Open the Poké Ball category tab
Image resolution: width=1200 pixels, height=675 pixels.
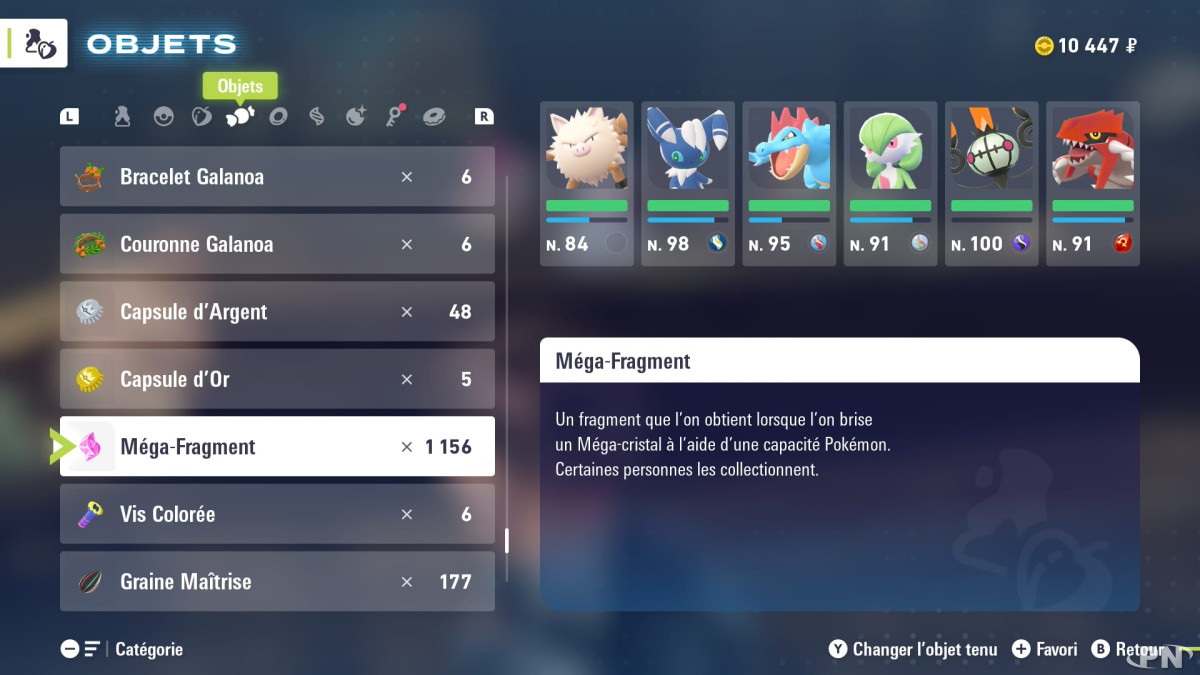[x=163, y=117]
